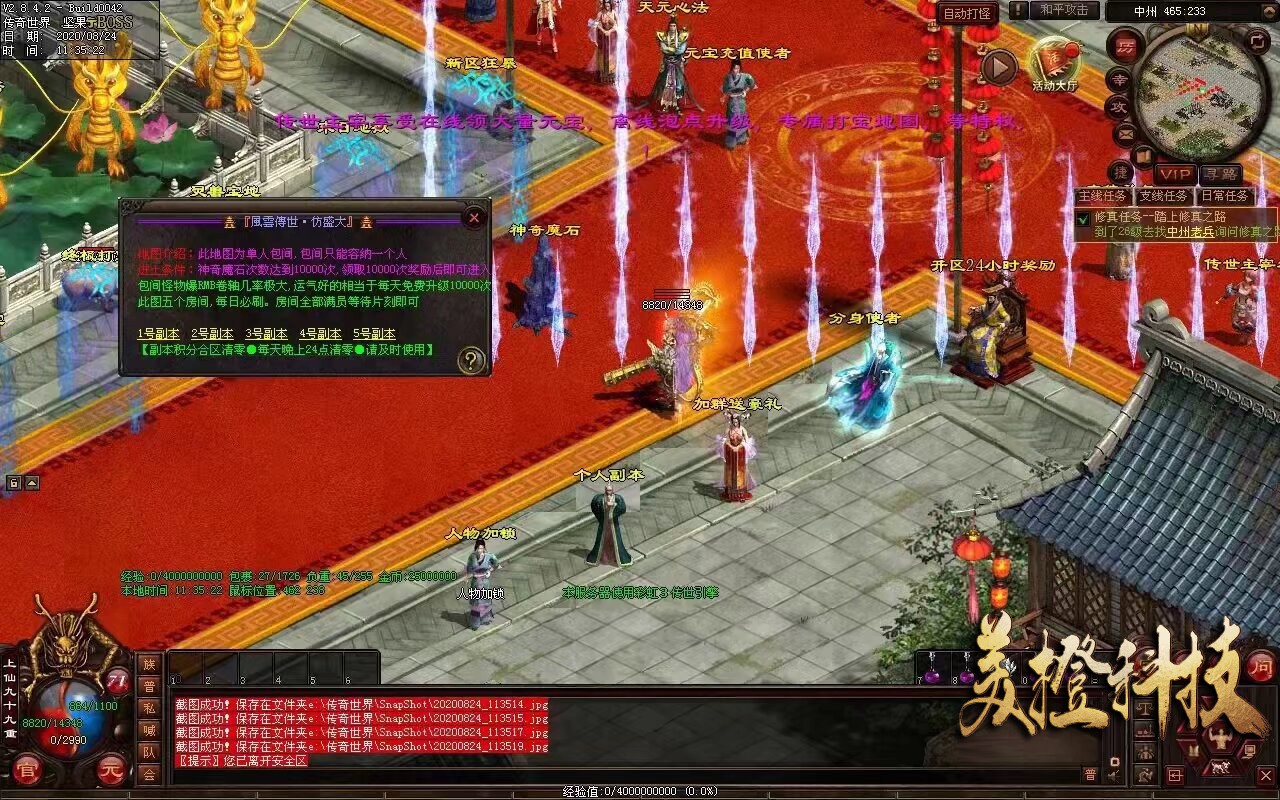Enter the 5号副本 dungeon link
The width and height of the screenshot is (1280, 800).
tap(374, 334)
